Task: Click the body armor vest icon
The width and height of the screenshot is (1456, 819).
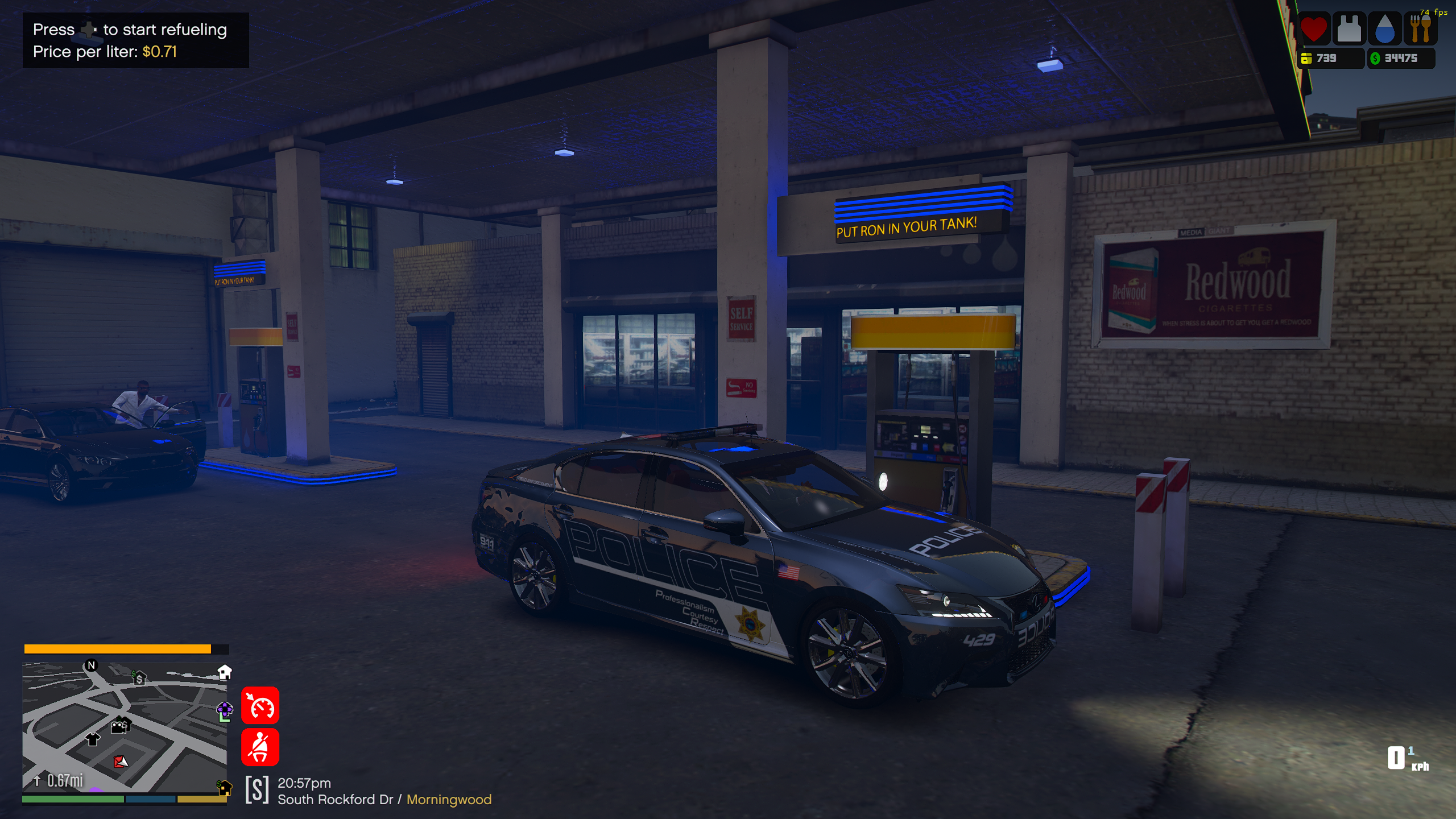Action: 1349,28
